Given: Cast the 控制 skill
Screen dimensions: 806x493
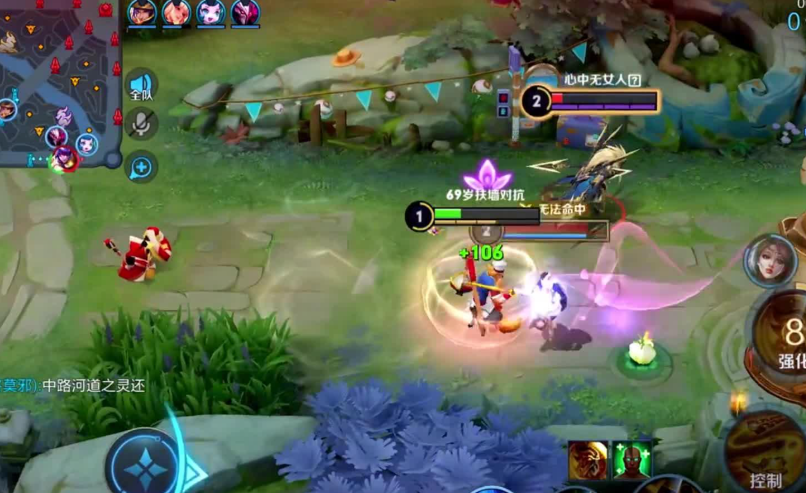Looking at the screenshot, I should click(768, 455).
